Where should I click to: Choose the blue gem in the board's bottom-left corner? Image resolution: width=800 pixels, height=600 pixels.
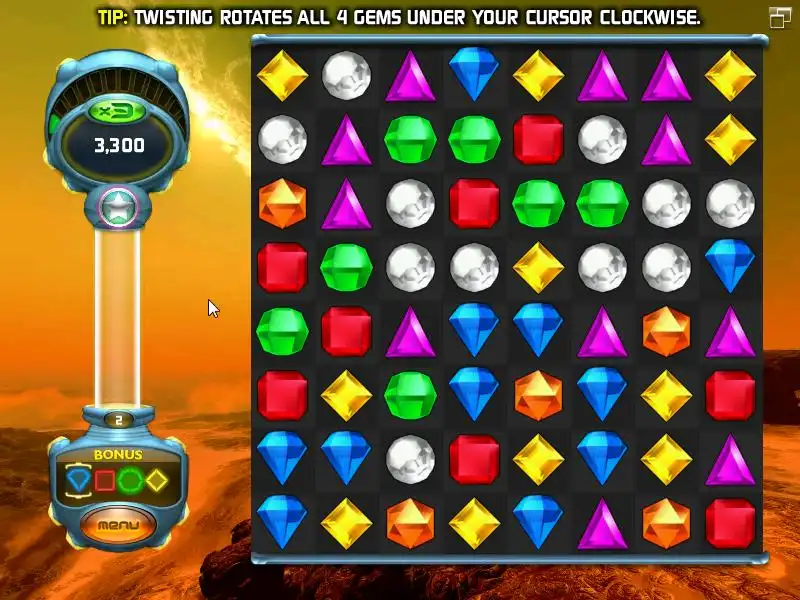tap(282, 523)
